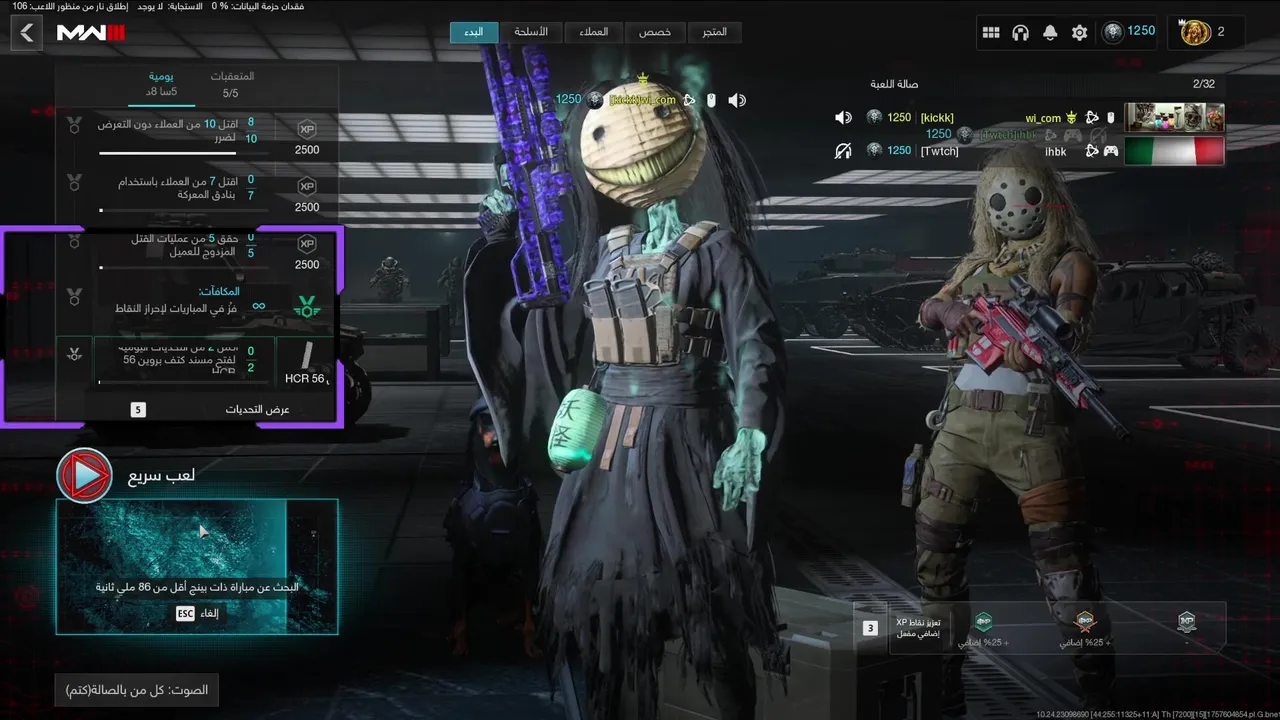Image resolution: width=1280 pixels, height=720 pixels.
Task: Open settings with the gear icon
Action: pyautogui.click(x=1079, y=33)
